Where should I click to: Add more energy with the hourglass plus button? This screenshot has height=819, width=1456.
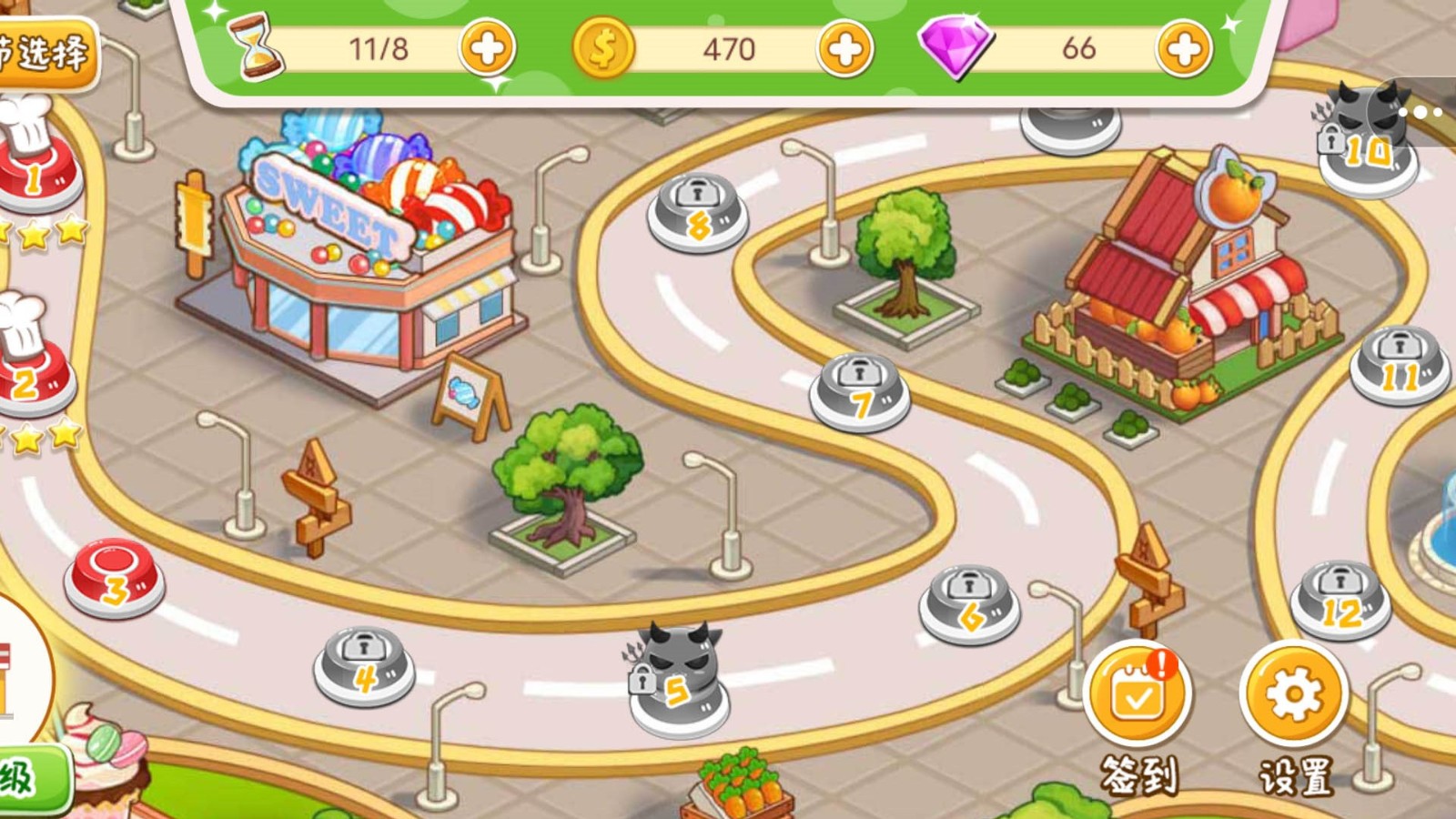487,48
